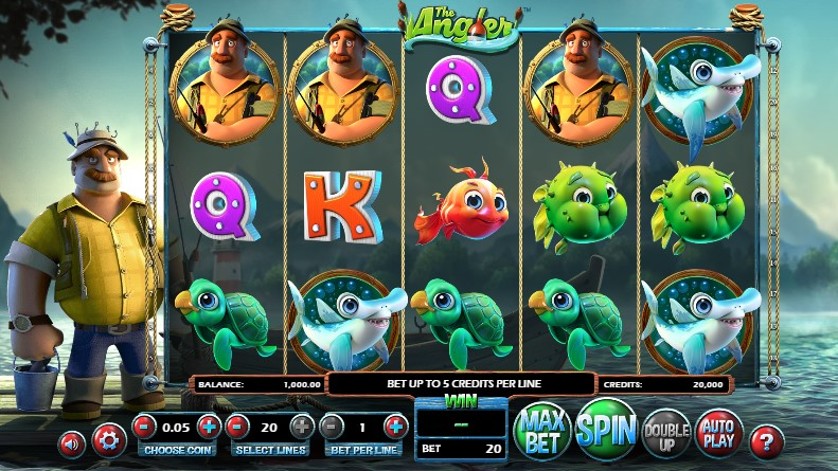This screenshot has width=838, height=471.
Task: Raise the bet per line with plus
Action: (x=396, y=427)
